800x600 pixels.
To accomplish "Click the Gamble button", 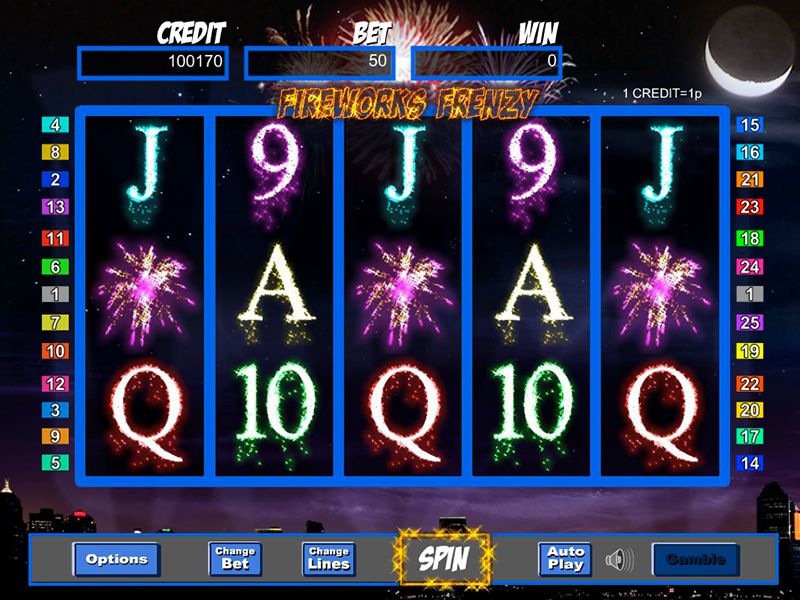I will coord(695,559).
